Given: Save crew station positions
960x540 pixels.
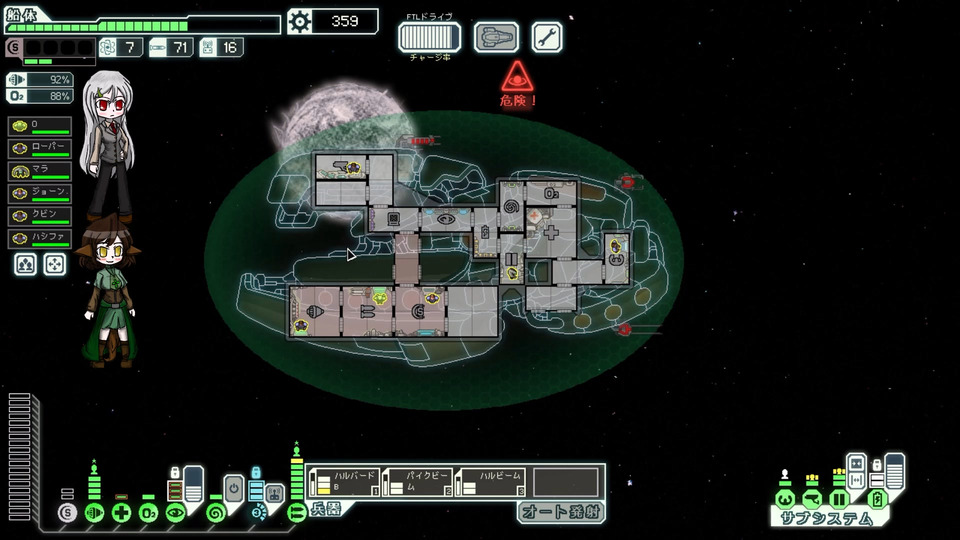Looking at the screenshot, I should click(24, 264).
